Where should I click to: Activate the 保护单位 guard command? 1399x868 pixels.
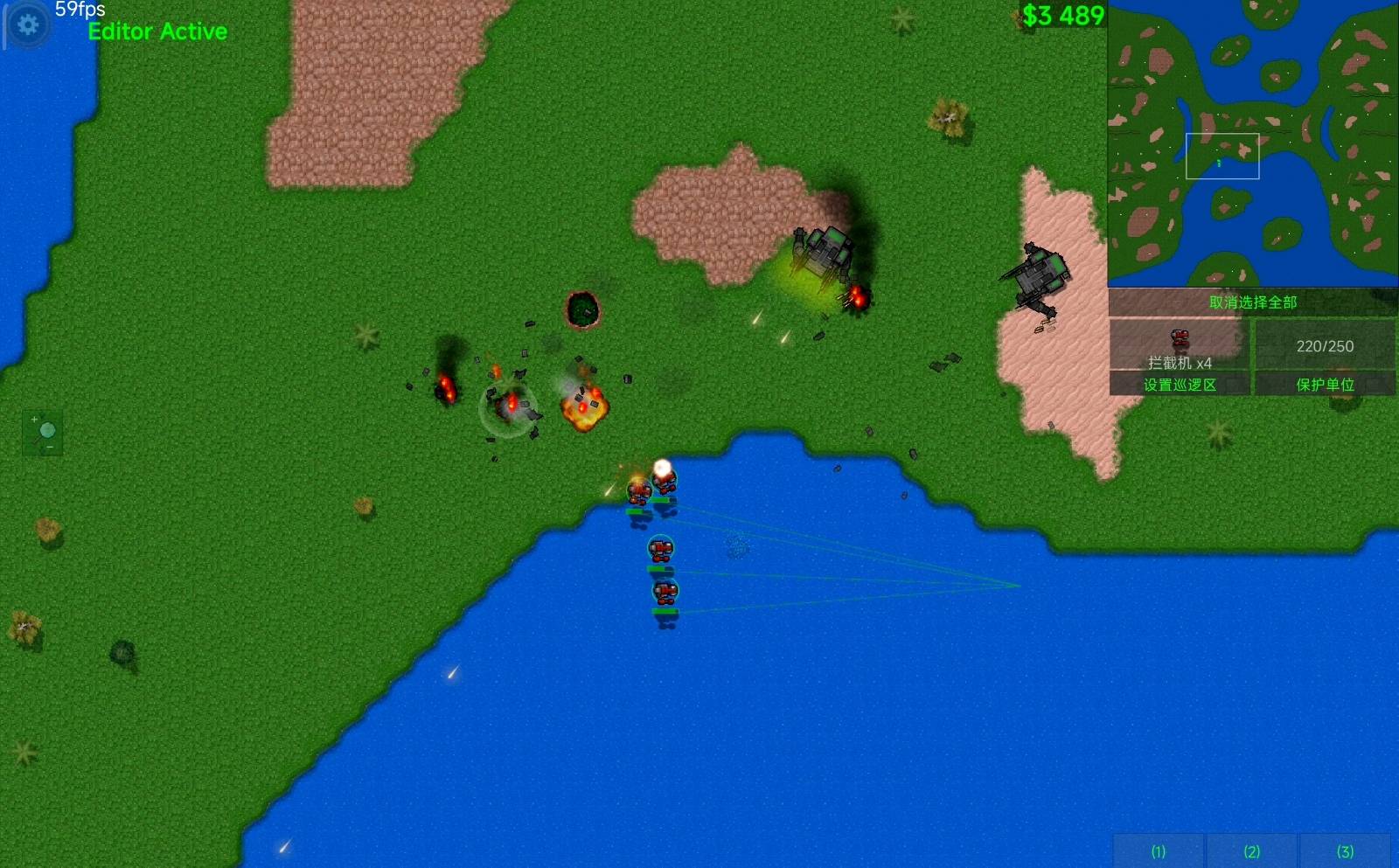pos(1325,385)
